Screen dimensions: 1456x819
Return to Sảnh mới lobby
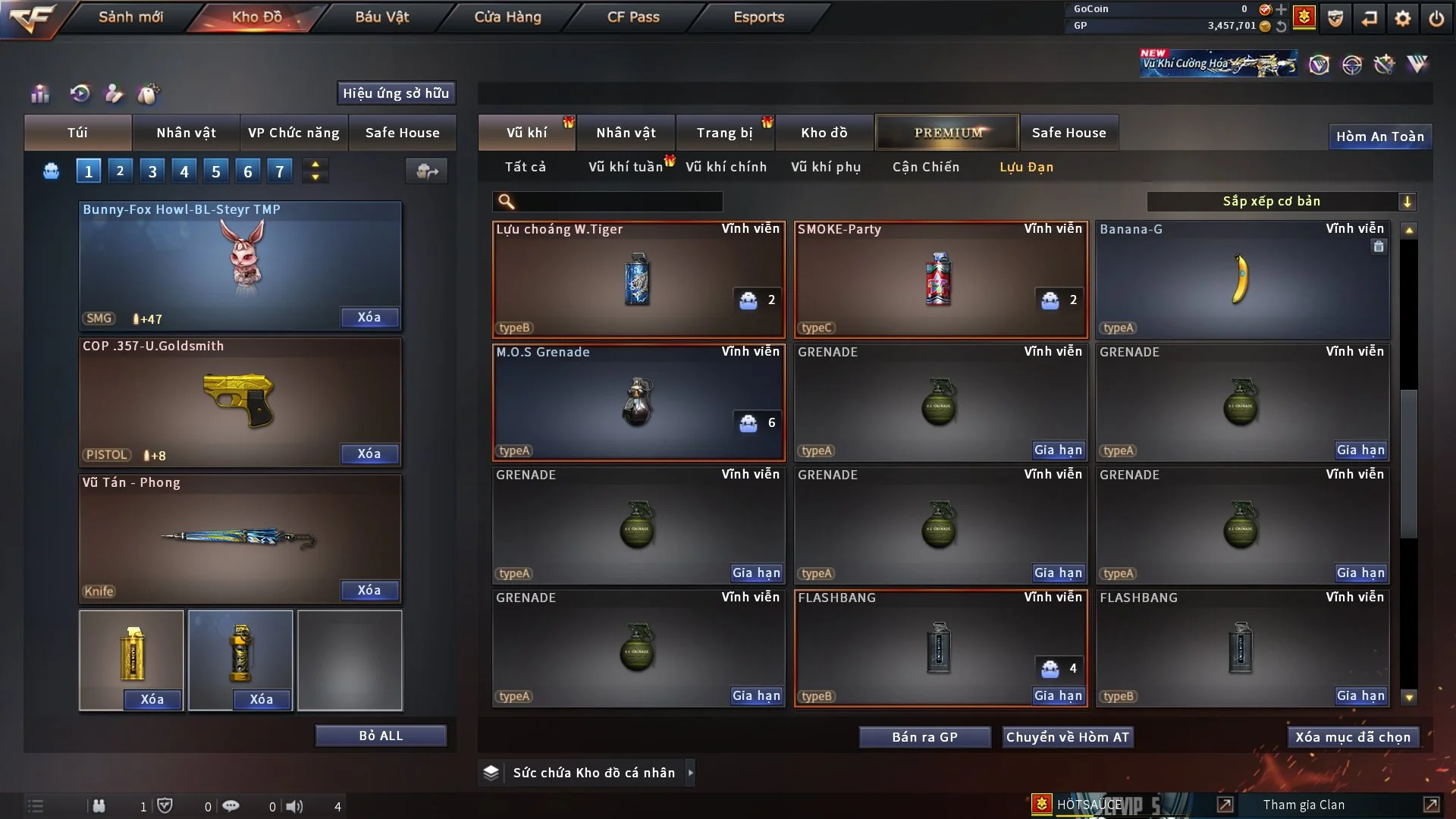tap(130, 17)
